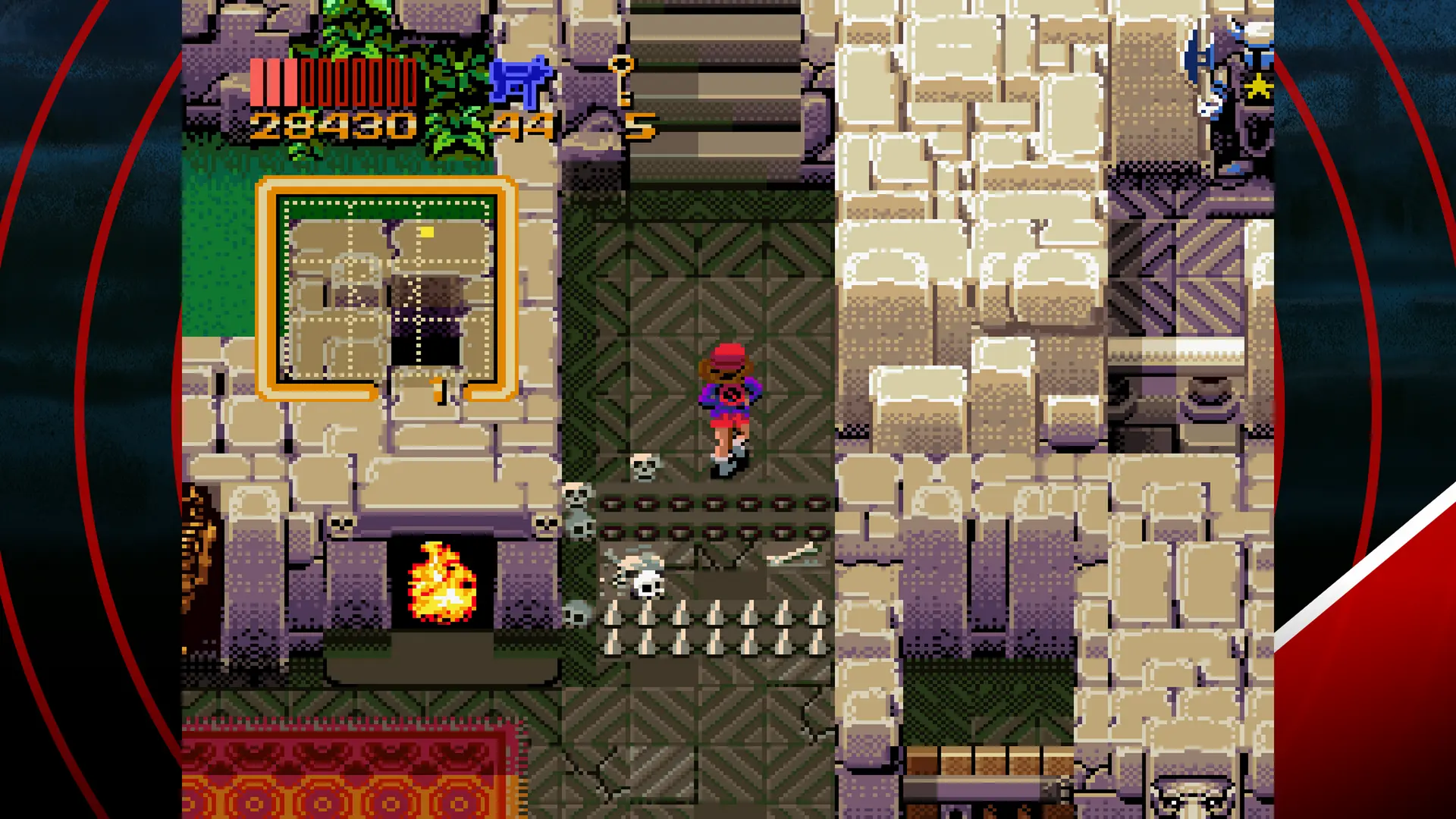
Task: Click the gold key item icon
Action: tap(622, 79)
